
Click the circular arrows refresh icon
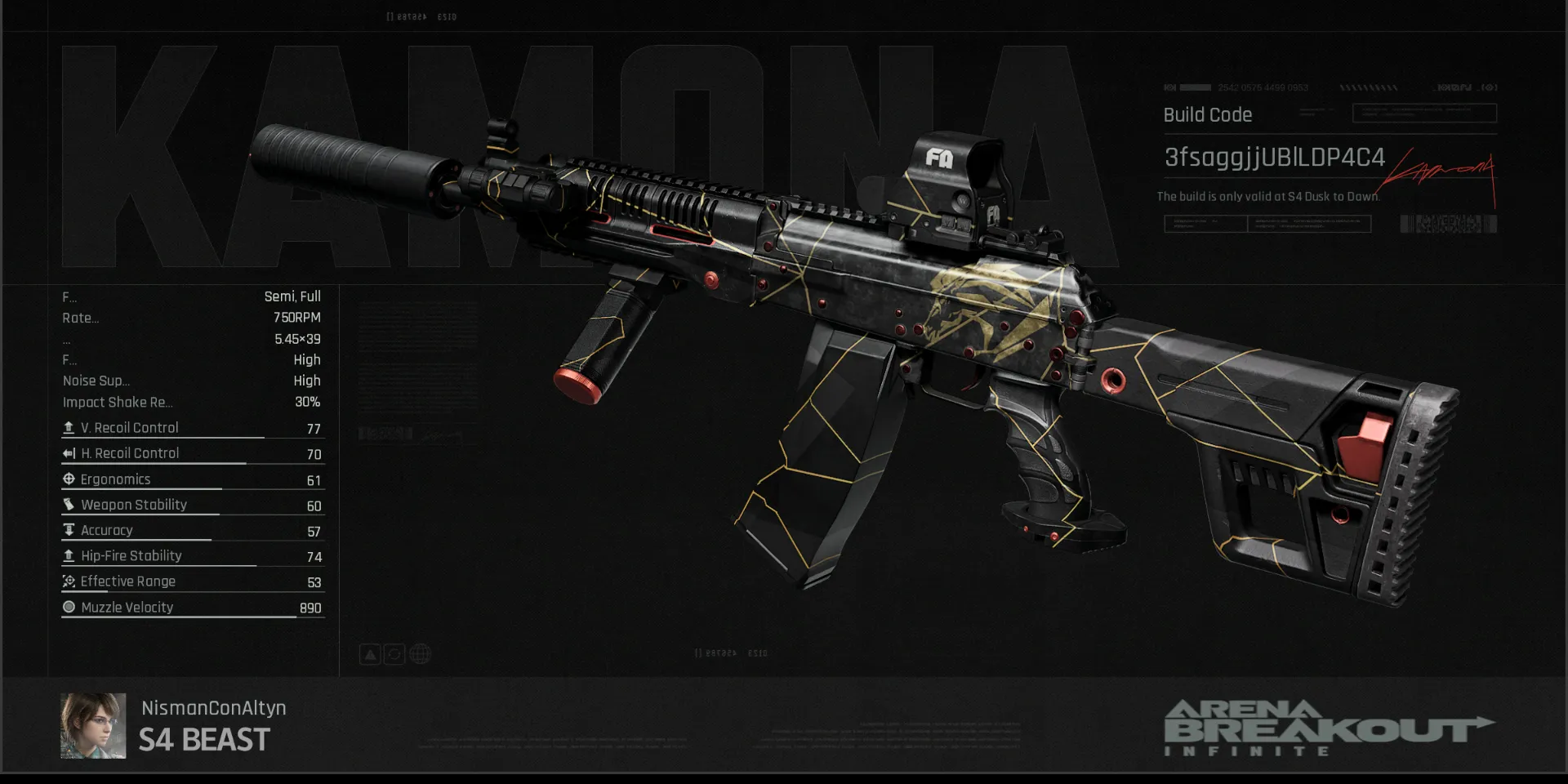point(394,654)
